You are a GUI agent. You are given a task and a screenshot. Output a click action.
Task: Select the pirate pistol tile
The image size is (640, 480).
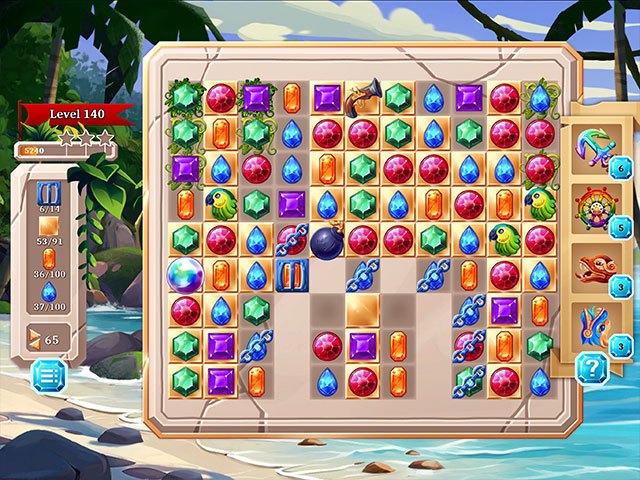[363, 96]
